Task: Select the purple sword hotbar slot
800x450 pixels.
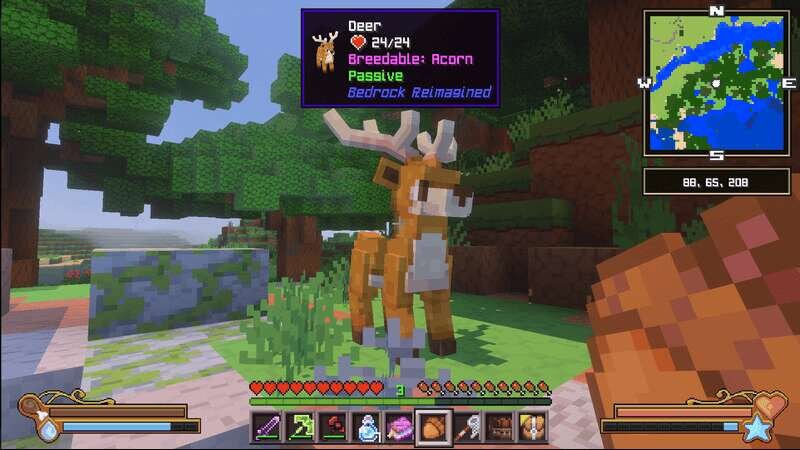Action: point(266,425)
